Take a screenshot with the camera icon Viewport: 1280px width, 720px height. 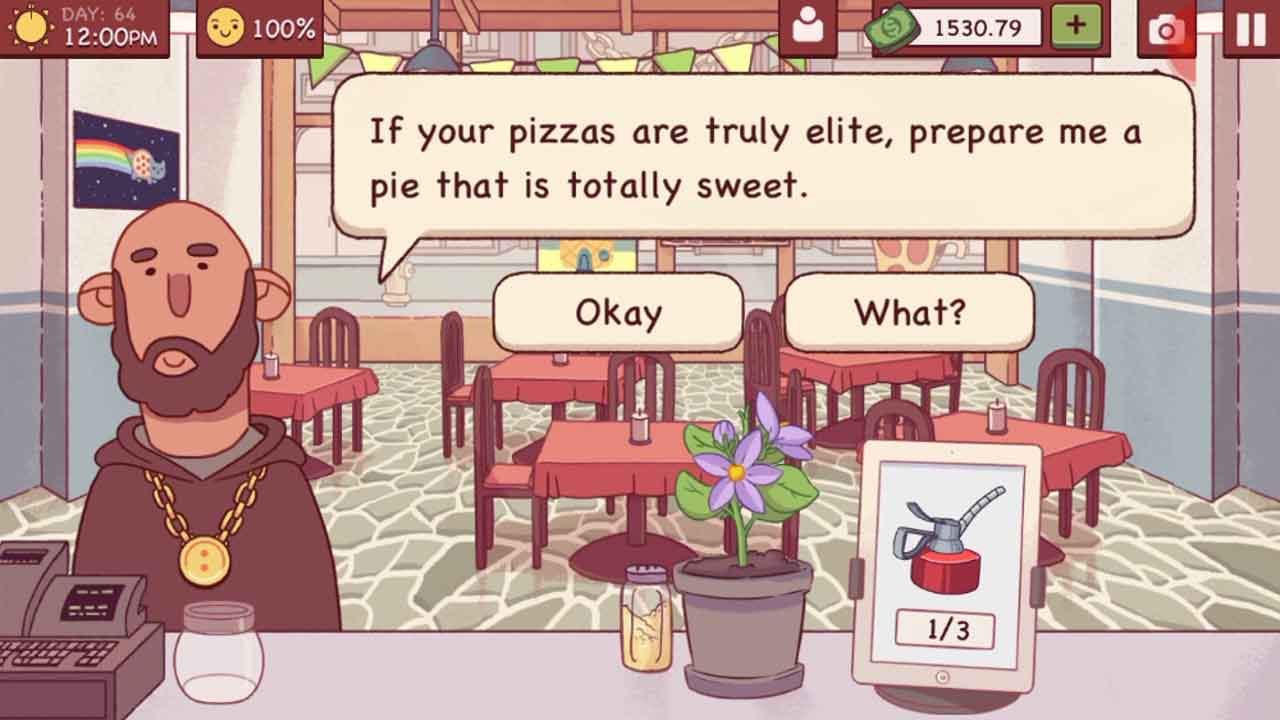pos(1166,29)
